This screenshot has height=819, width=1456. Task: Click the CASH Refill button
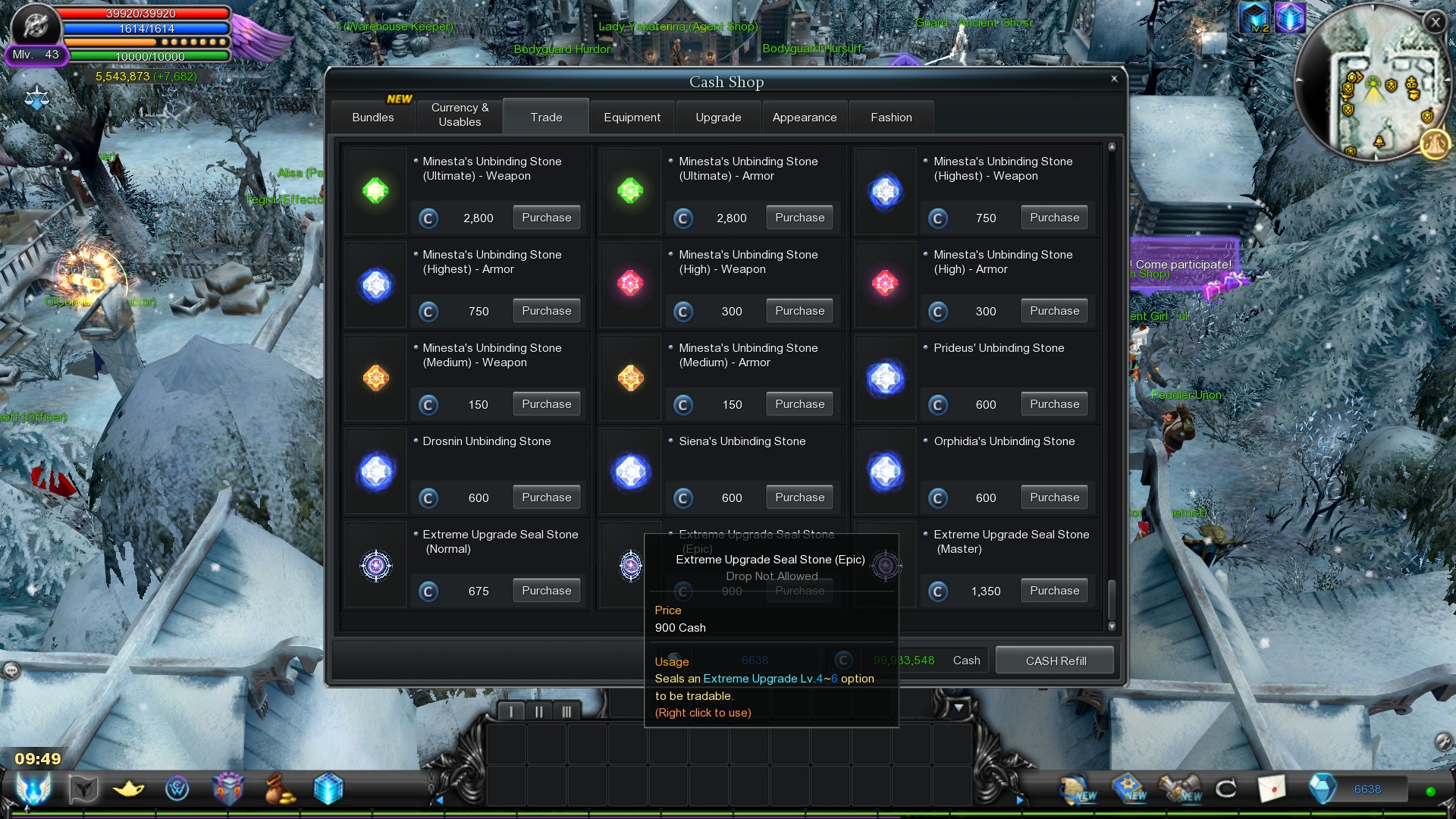[1056, 661]
